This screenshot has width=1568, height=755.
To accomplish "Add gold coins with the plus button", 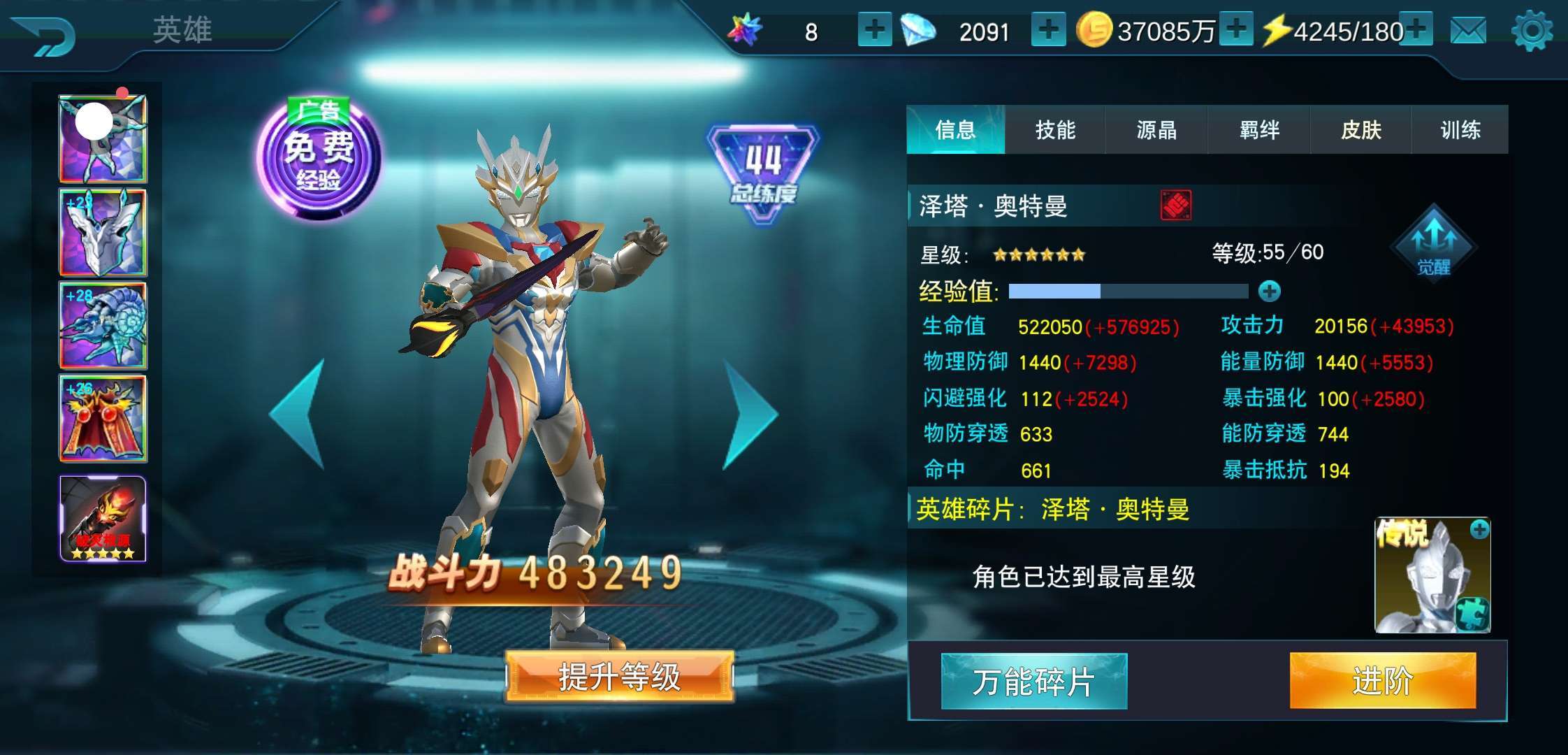I will click(x=1236, y=30).
